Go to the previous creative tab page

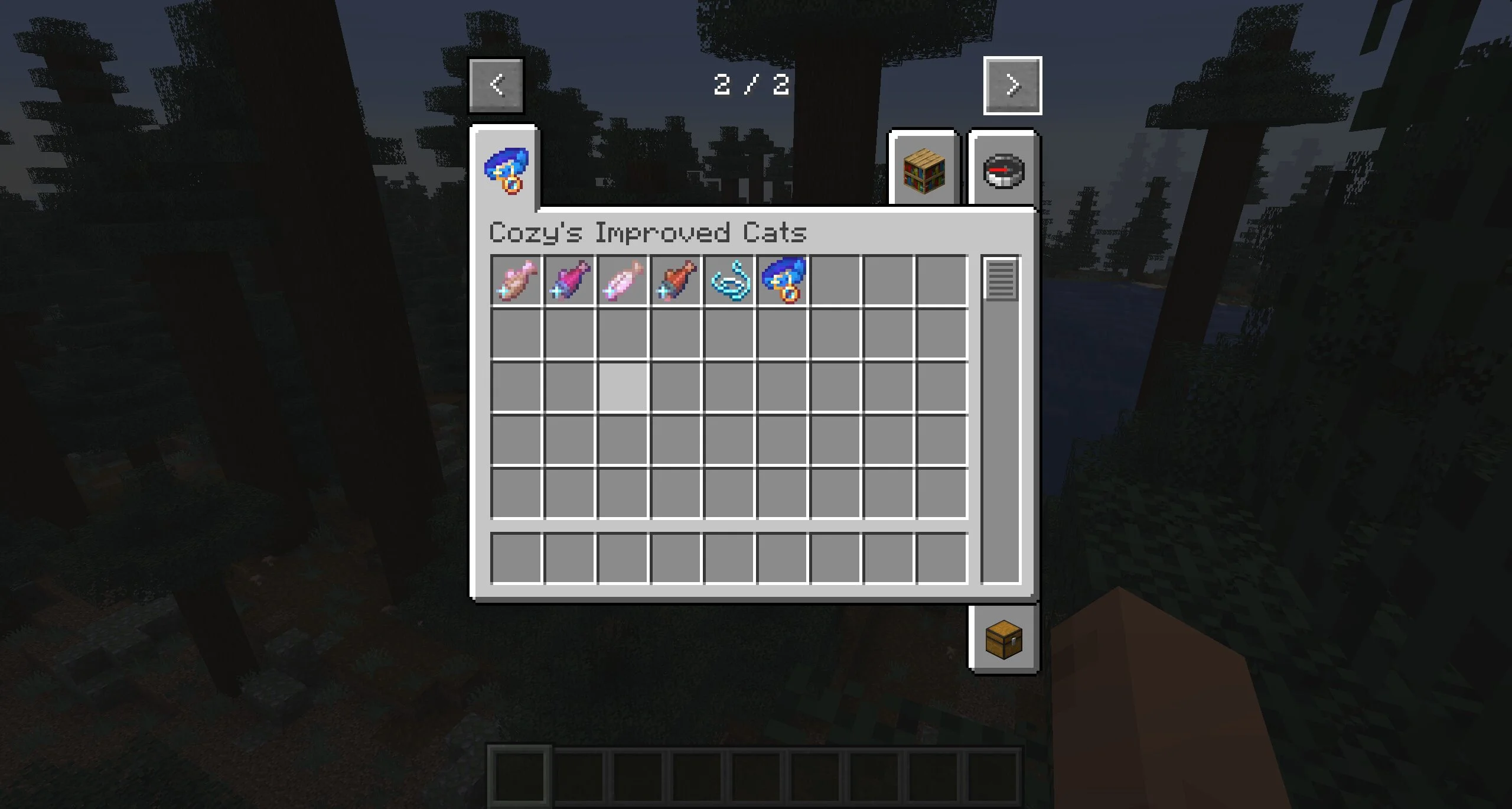tap(496, 86)
